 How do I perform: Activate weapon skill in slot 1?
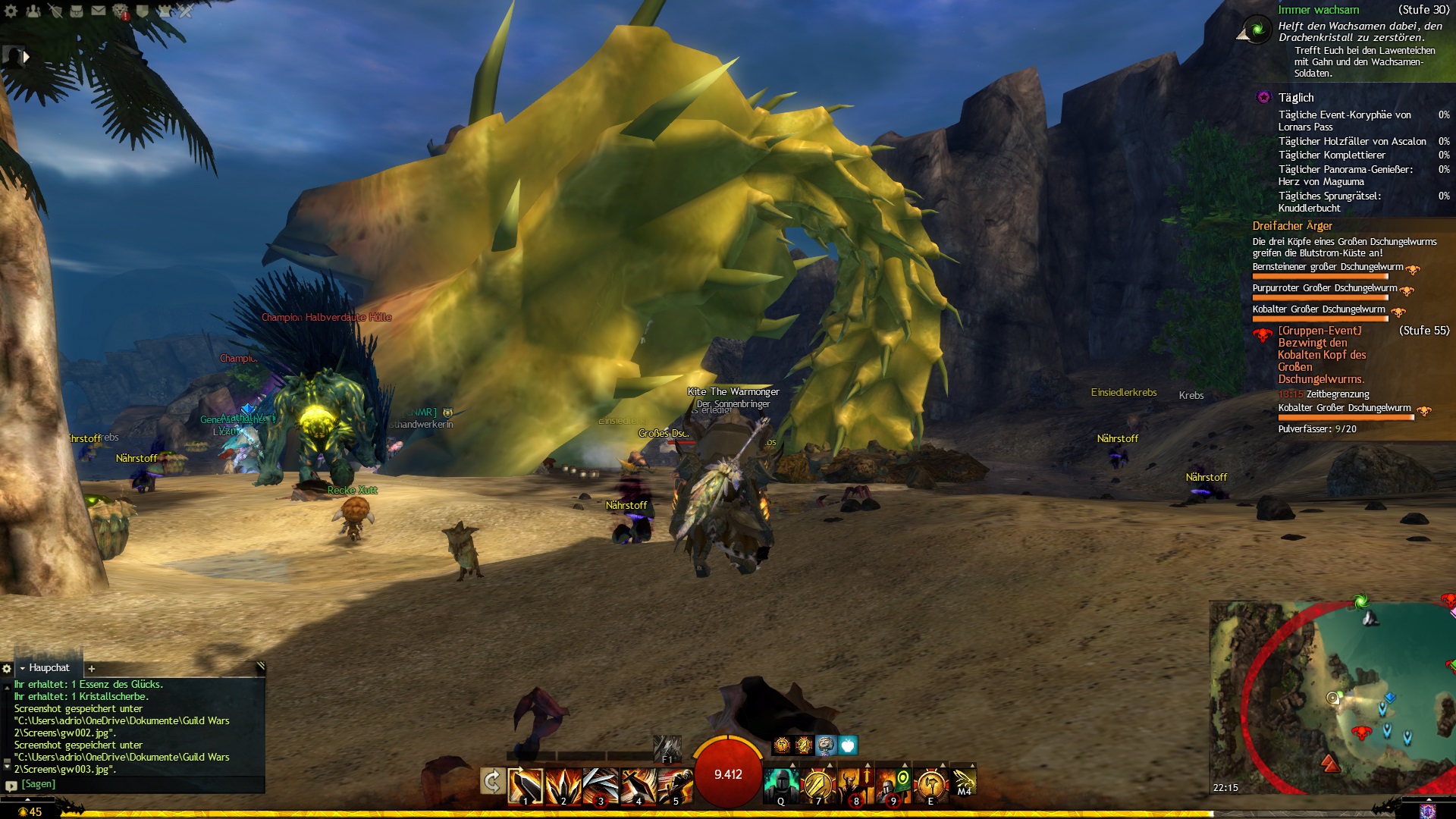pyautogui.click(x=526, y=785)
